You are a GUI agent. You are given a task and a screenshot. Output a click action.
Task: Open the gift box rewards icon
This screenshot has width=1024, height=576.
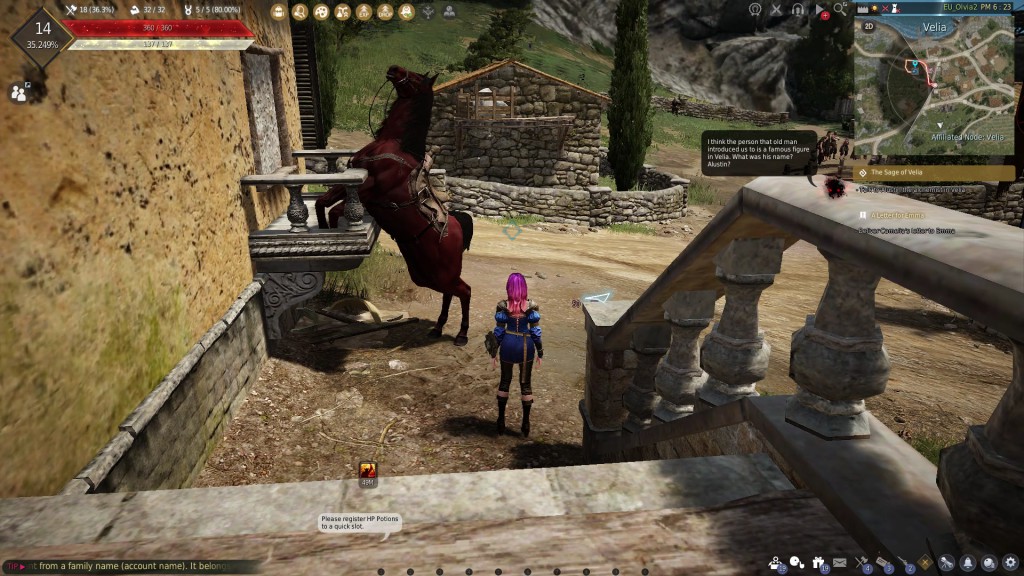(x=820, y=563)
